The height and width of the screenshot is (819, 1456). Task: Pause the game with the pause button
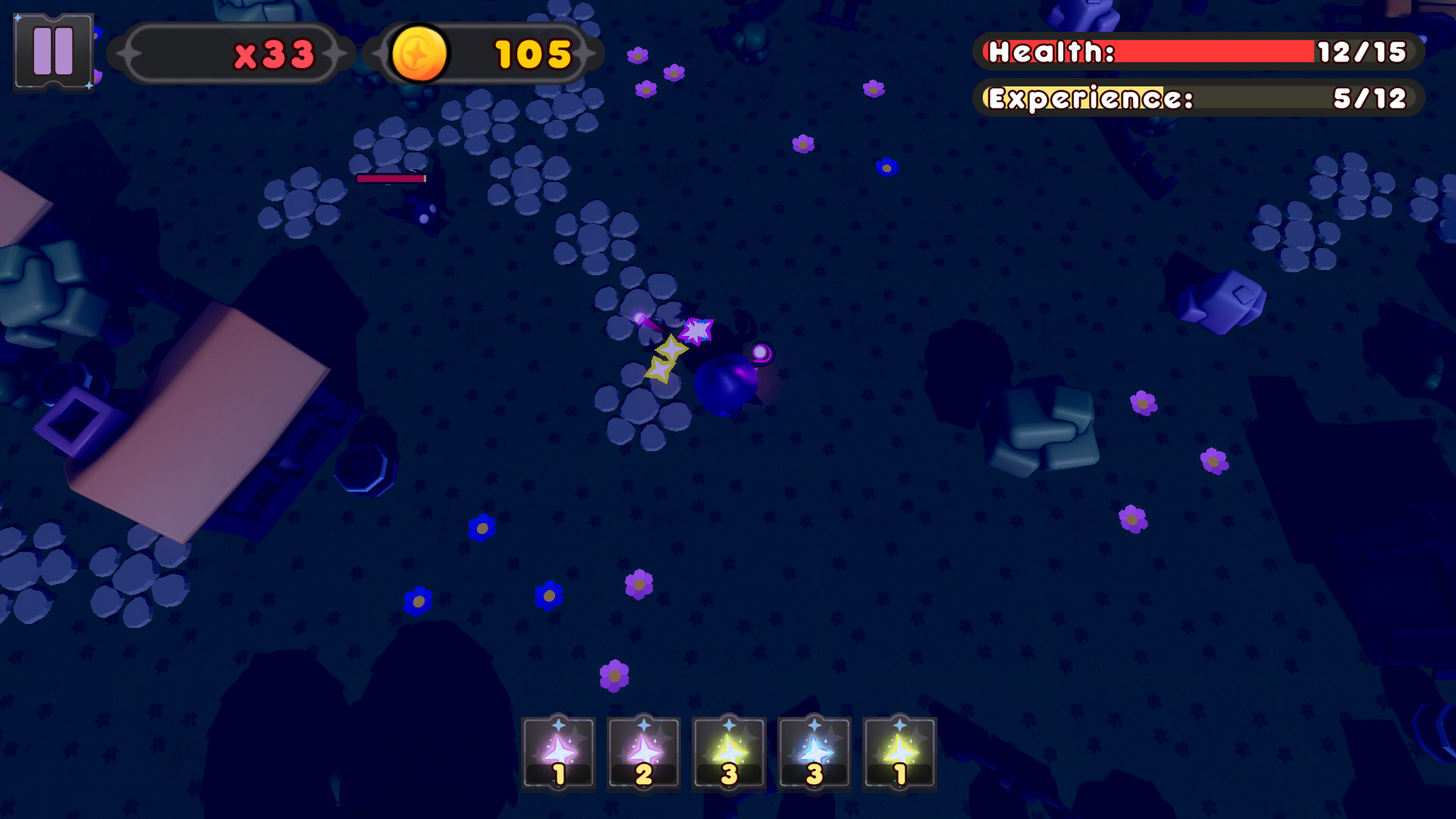(52, 52)
